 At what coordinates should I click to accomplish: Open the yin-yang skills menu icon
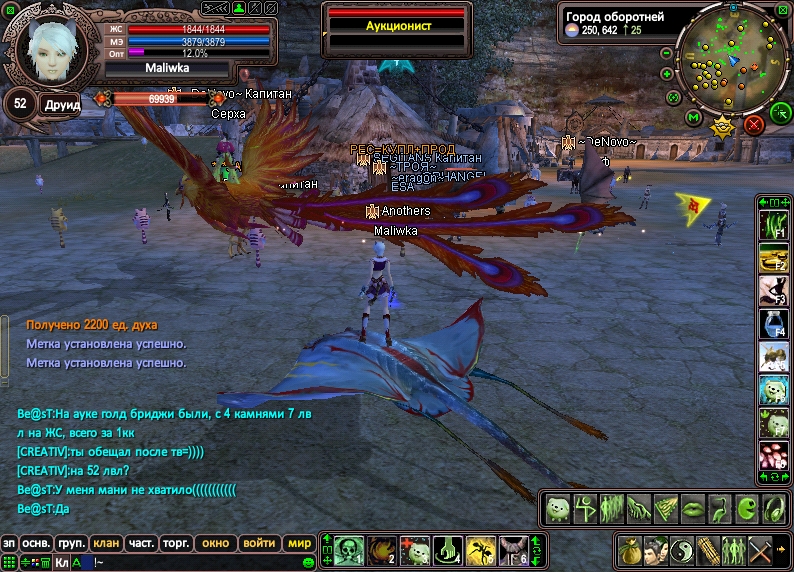point(682,550)
